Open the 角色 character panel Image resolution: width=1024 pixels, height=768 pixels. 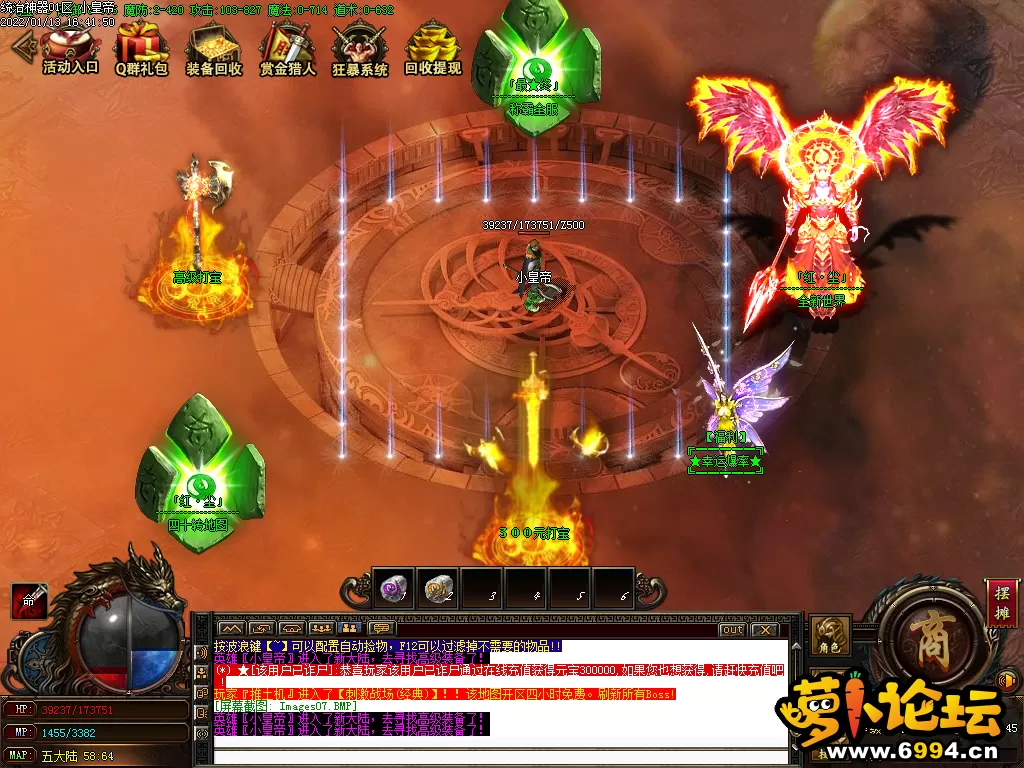tap(830, 635)
